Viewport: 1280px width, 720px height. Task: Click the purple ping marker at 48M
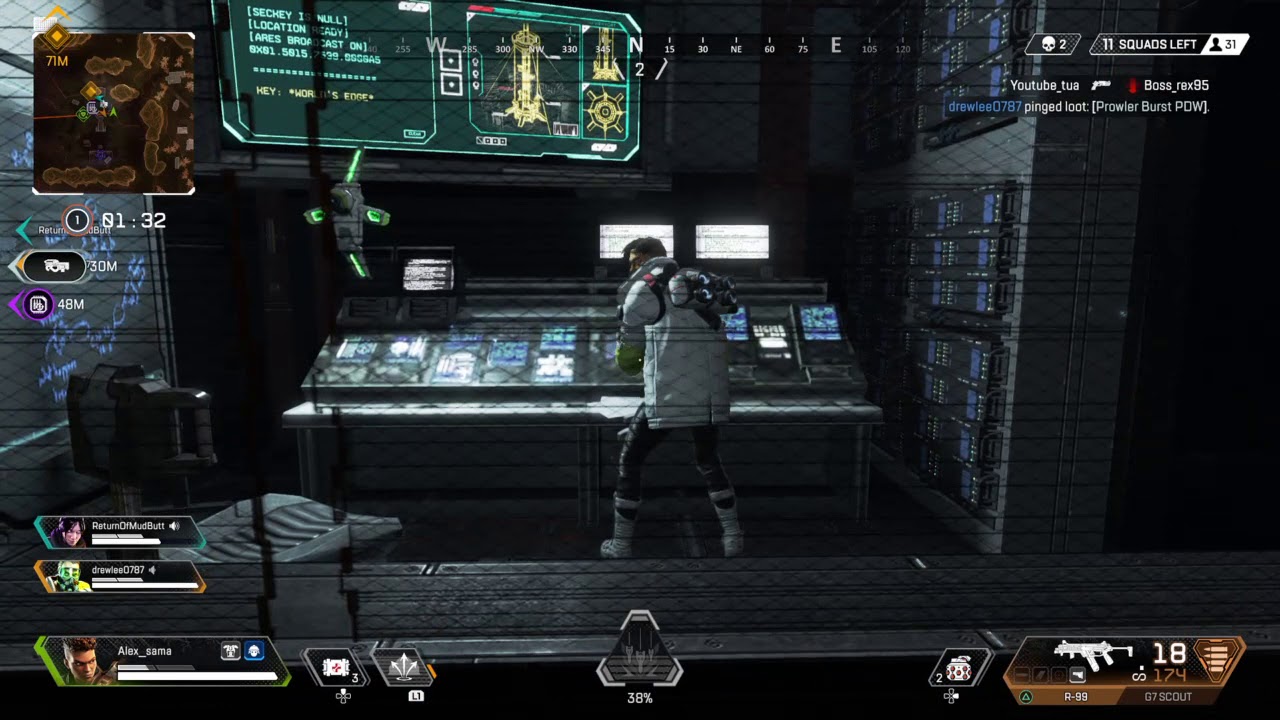click(38, 304)
